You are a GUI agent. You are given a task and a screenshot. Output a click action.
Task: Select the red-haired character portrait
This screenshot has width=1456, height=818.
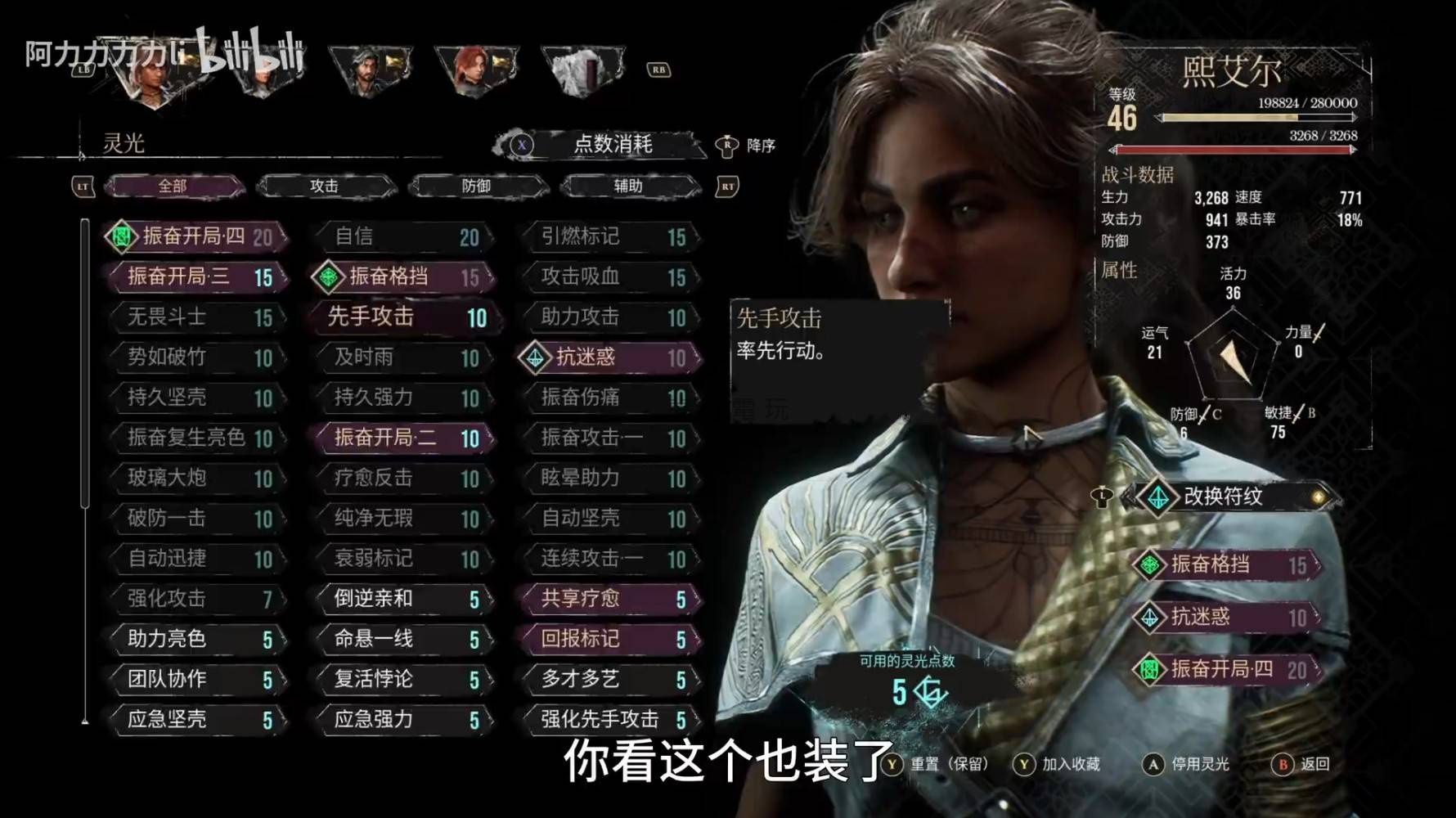point(477,70)
